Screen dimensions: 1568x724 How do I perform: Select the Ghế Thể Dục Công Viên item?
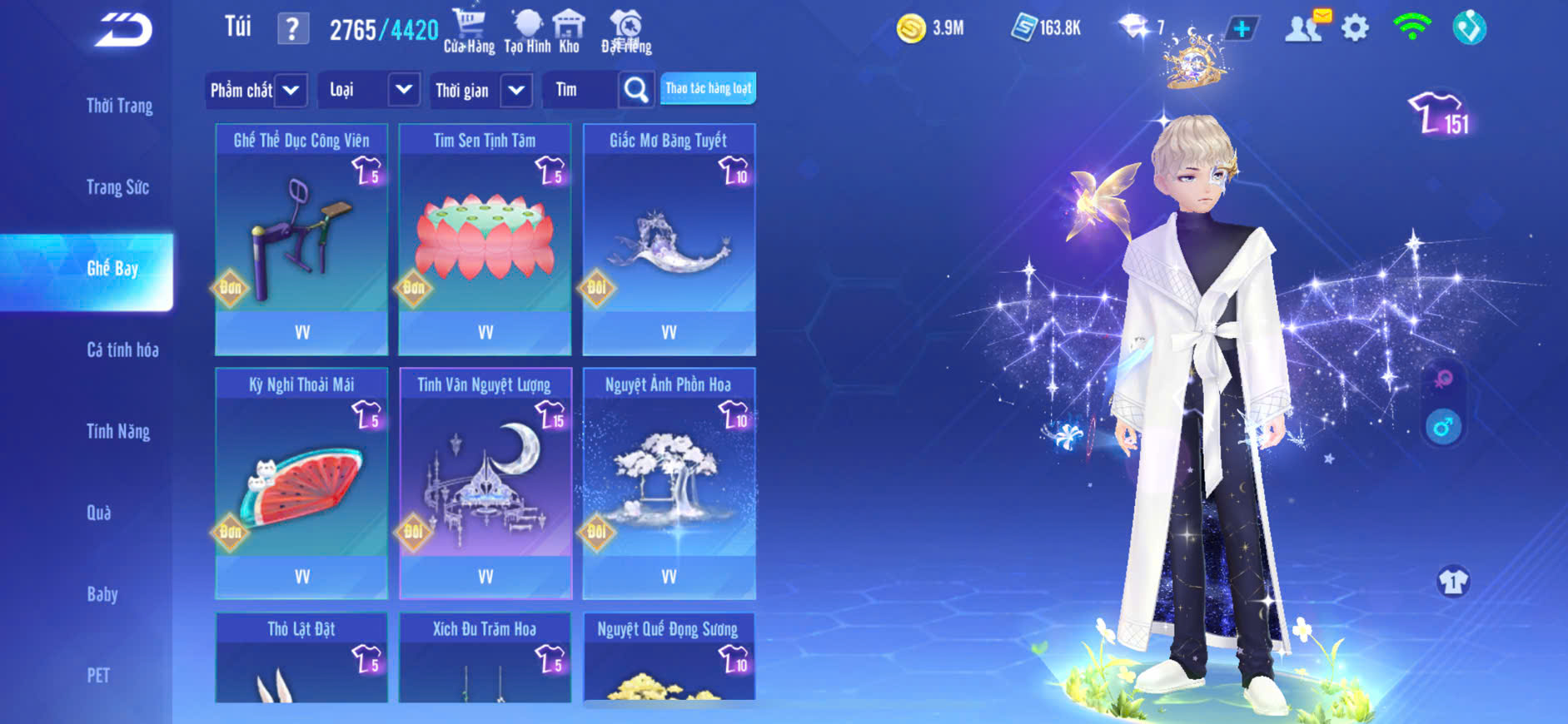[301, 239]
